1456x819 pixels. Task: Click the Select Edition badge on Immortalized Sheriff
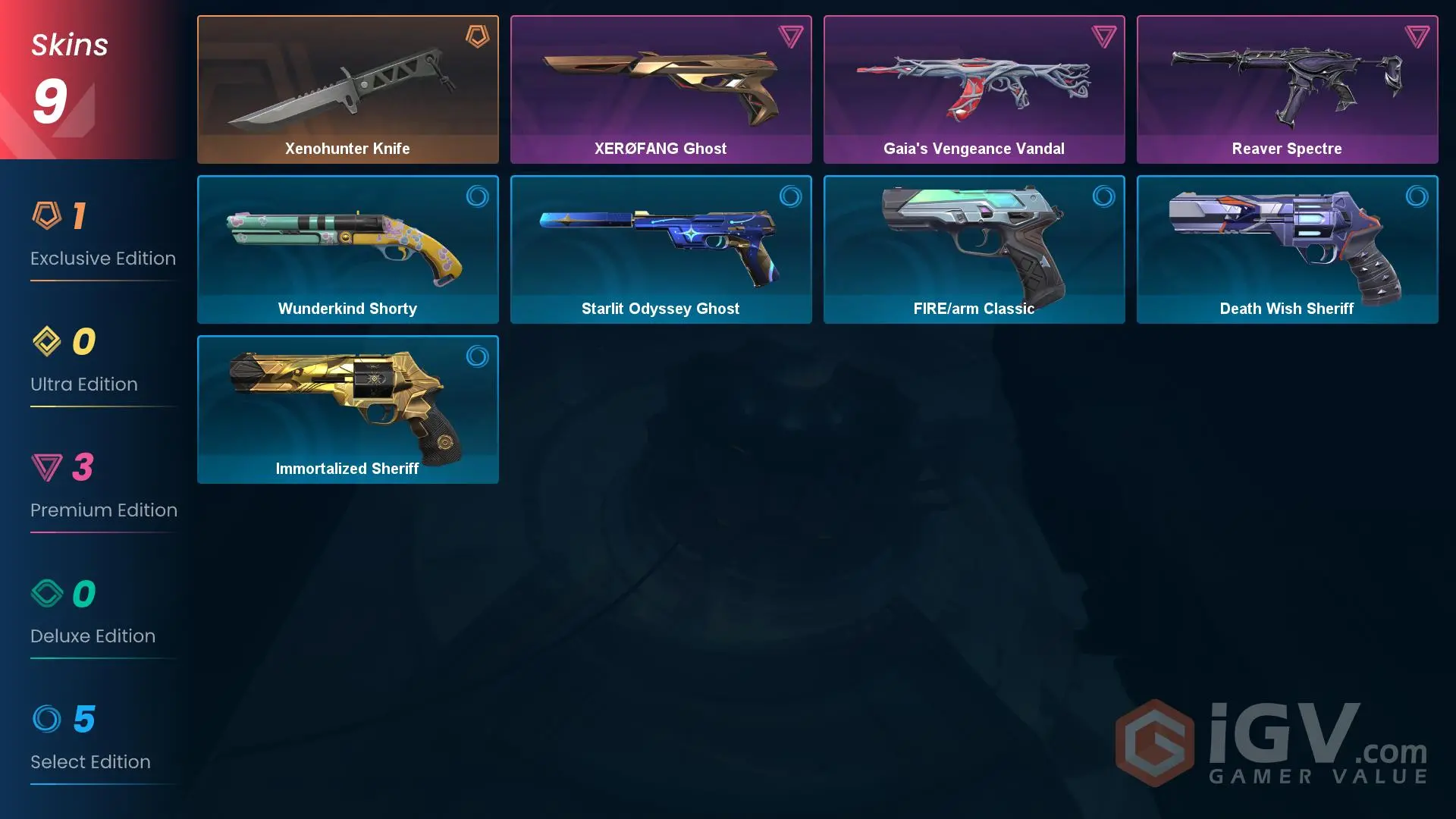(x=477, y=356)
